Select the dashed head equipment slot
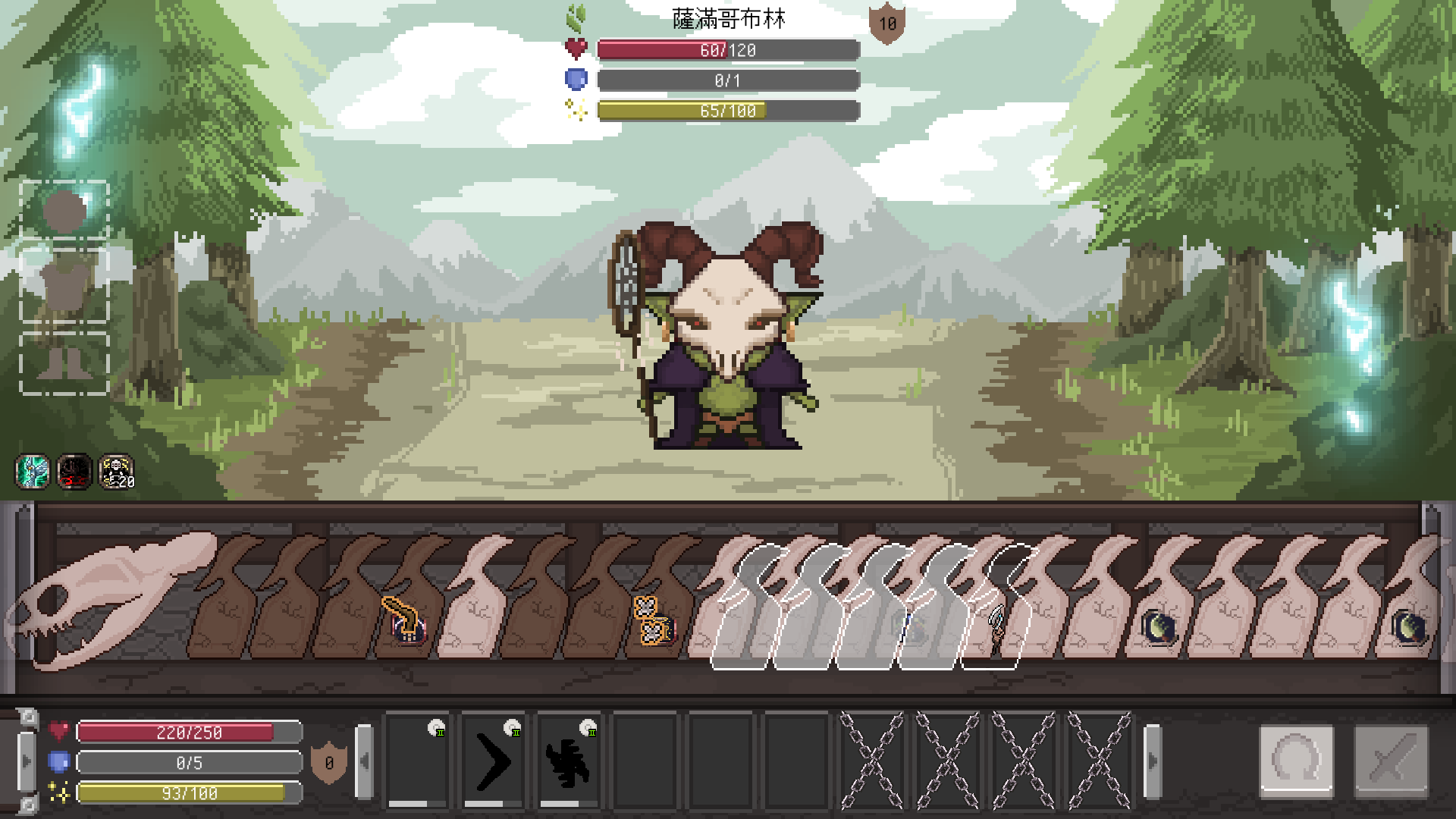1456x819 pixels. coord(64,210)
